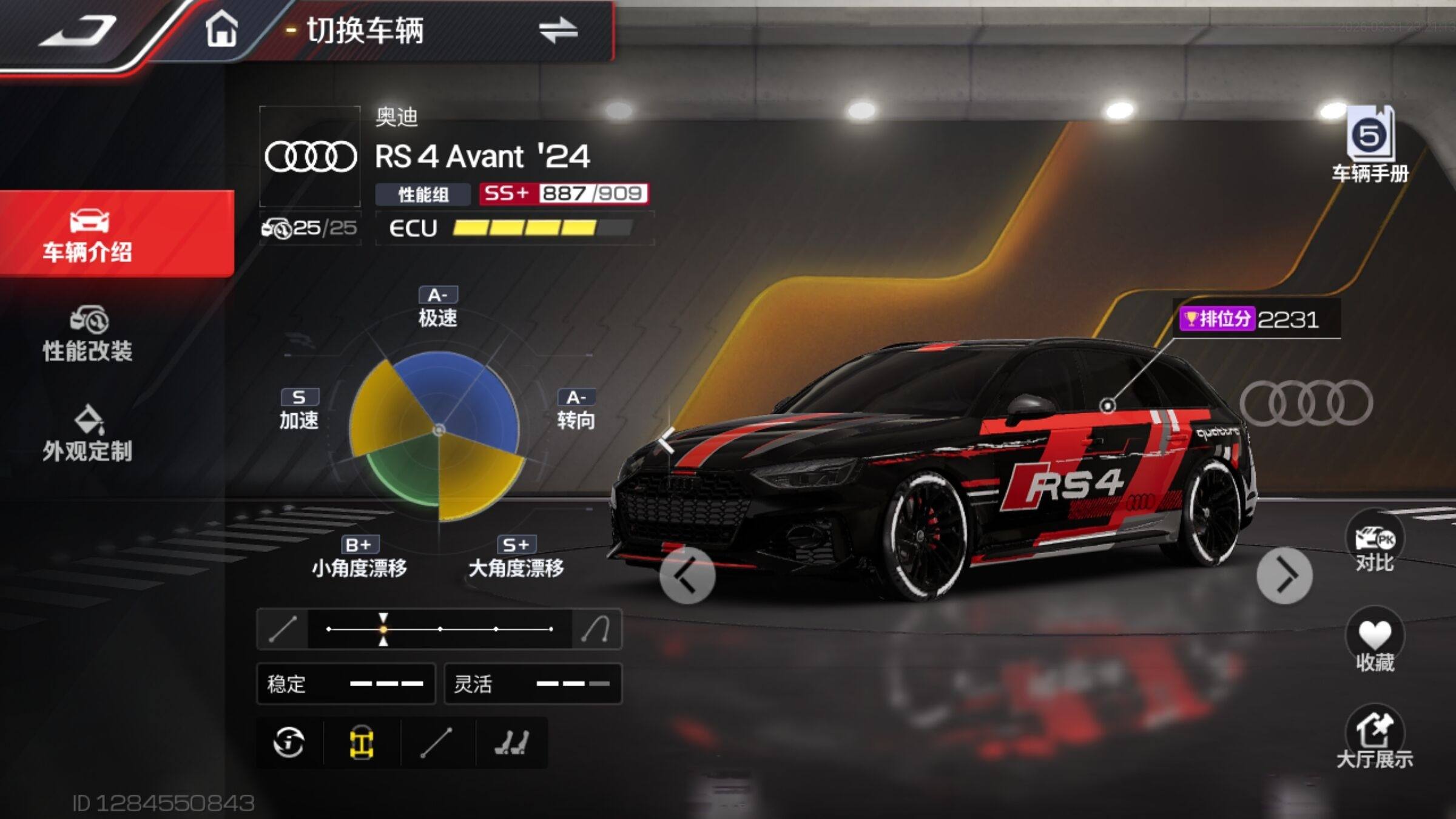Open the 车辆手册 vehicle handbook
The image size is (1456, 819).
point(1370,146)
